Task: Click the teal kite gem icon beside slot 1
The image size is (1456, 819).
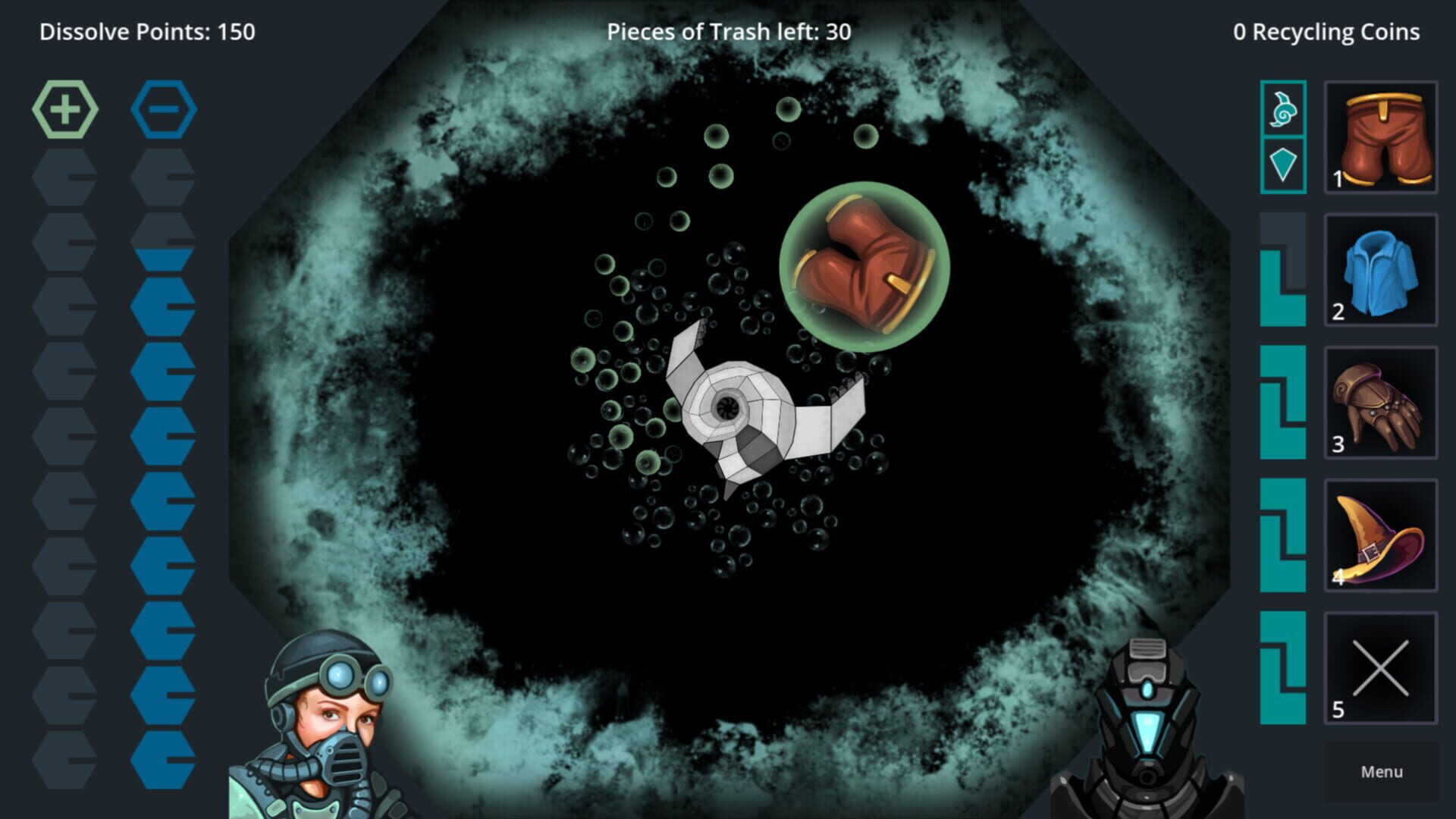Action: point(1283,162)
